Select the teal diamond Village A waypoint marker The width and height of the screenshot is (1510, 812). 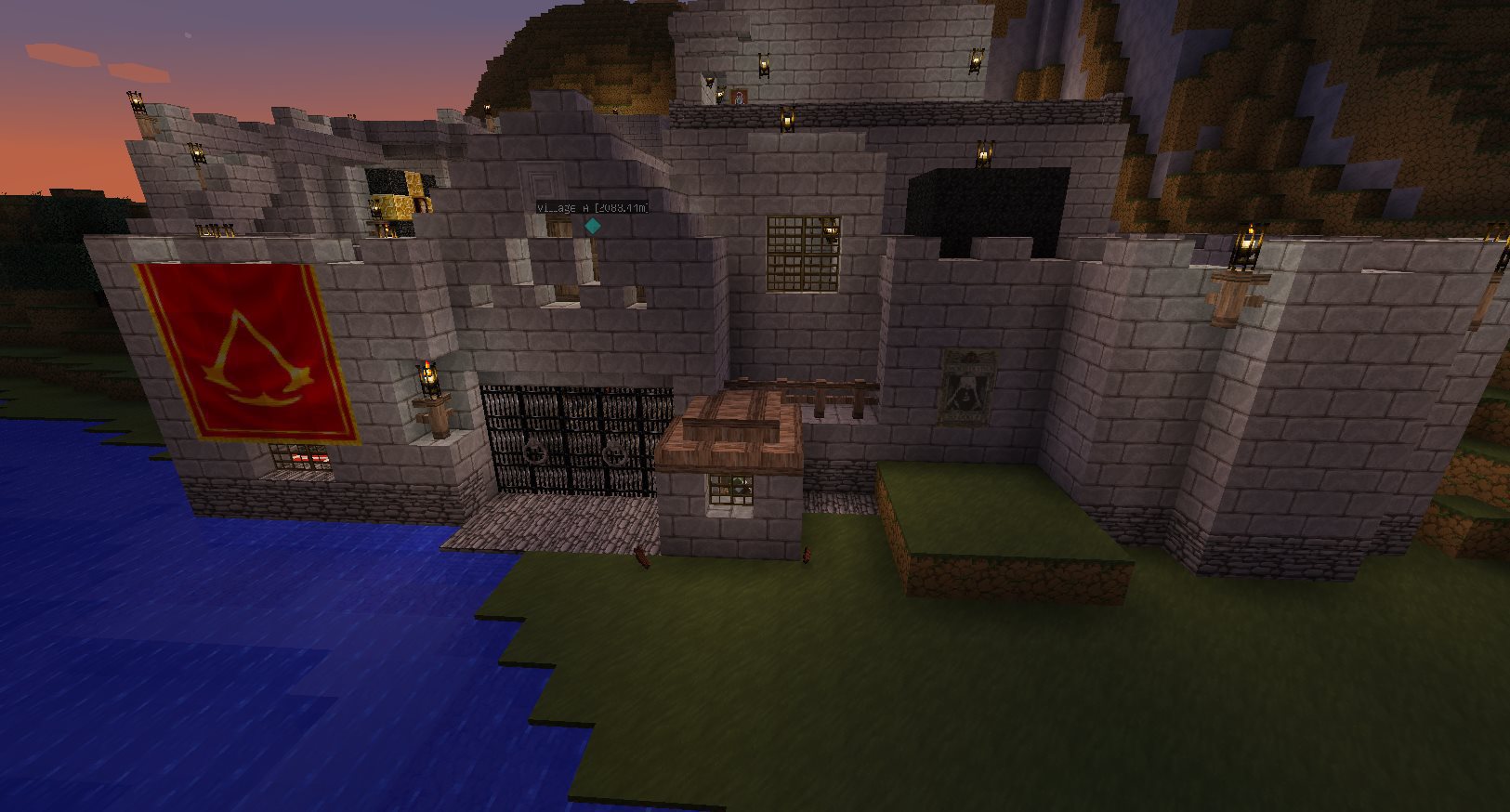(592, 226)
